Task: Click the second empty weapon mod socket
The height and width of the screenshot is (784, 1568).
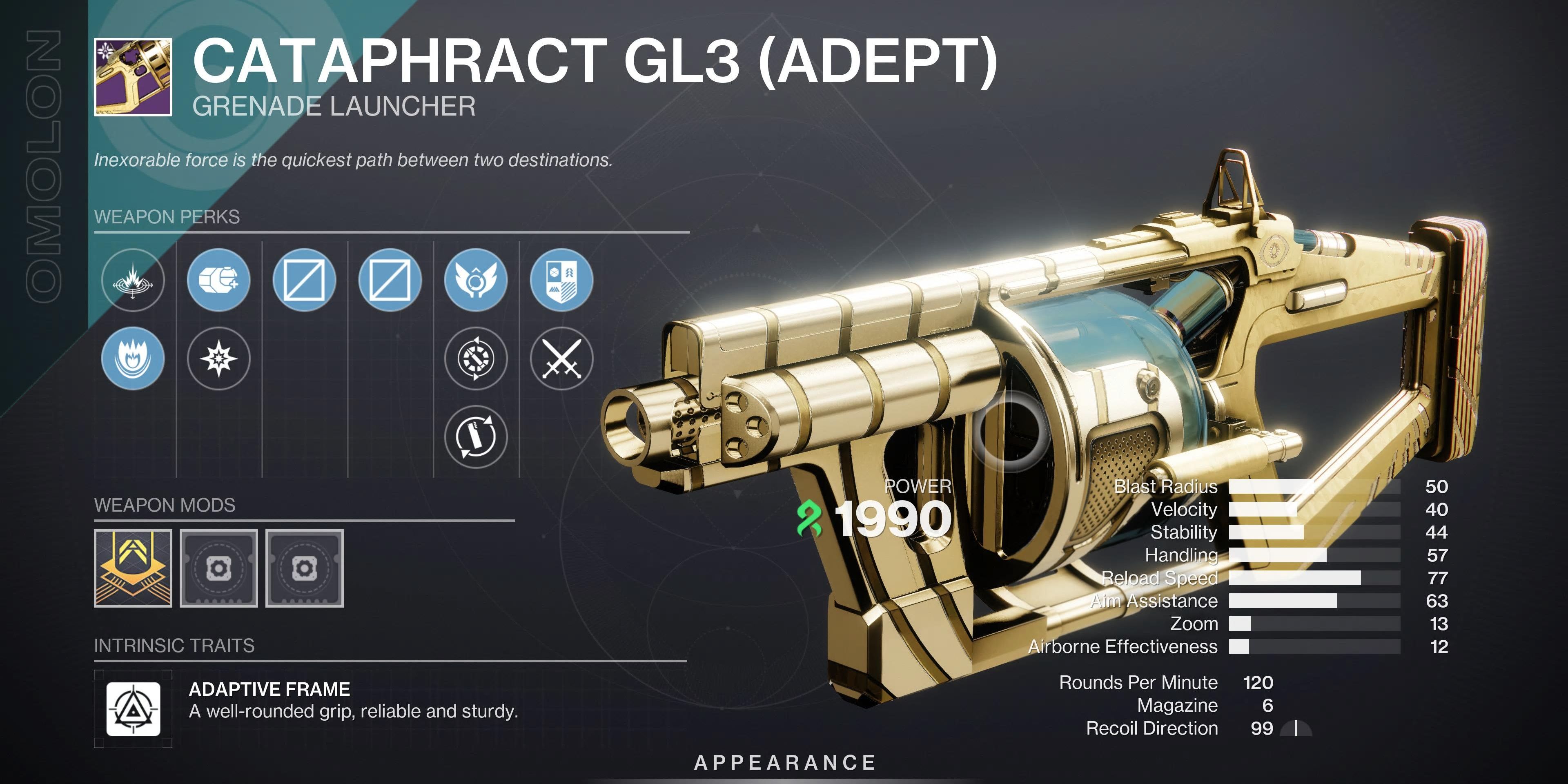Action: pyautogui.click(x=305, y=568)
